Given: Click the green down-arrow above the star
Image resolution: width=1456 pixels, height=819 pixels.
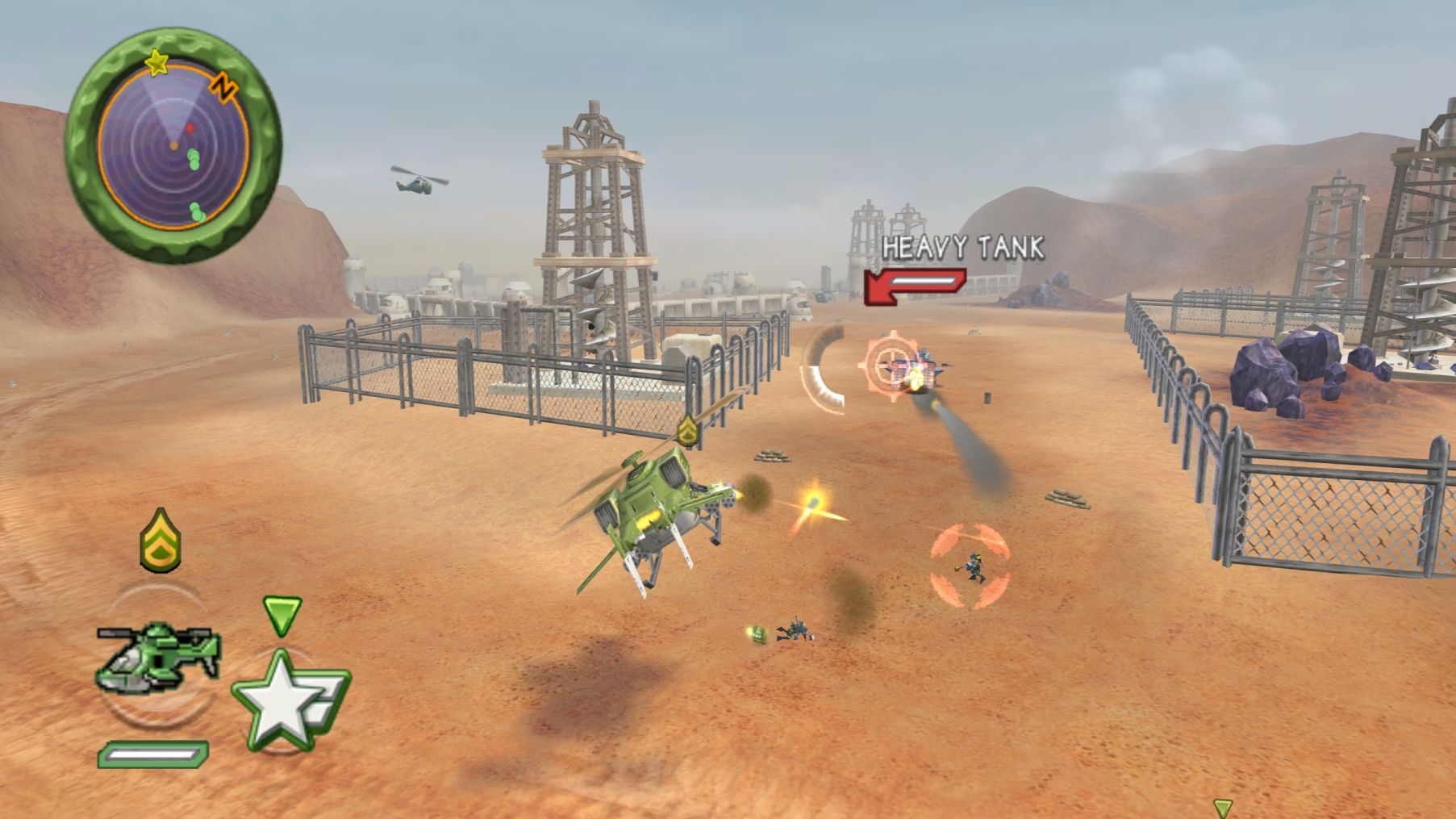Looking at the screenshot, I should click(x=282, y=615).
